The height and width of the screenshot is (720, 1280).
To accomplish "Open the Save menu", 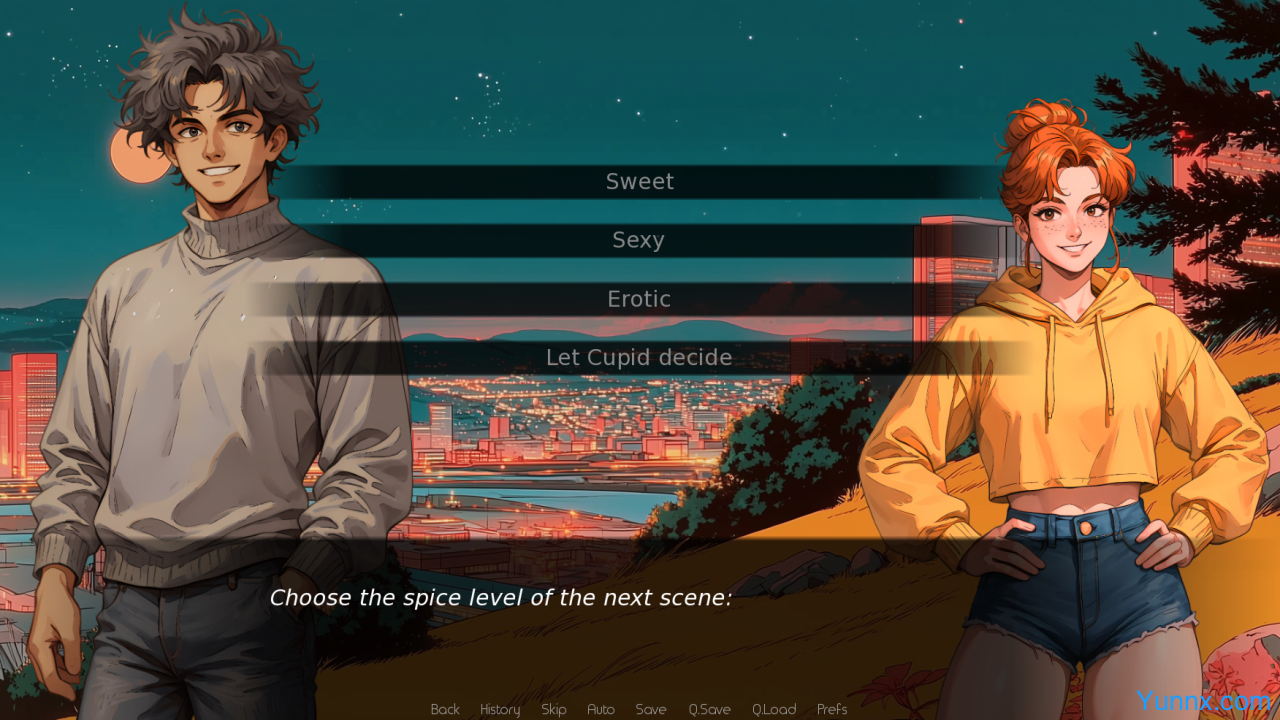I will [x=651, y=709].
